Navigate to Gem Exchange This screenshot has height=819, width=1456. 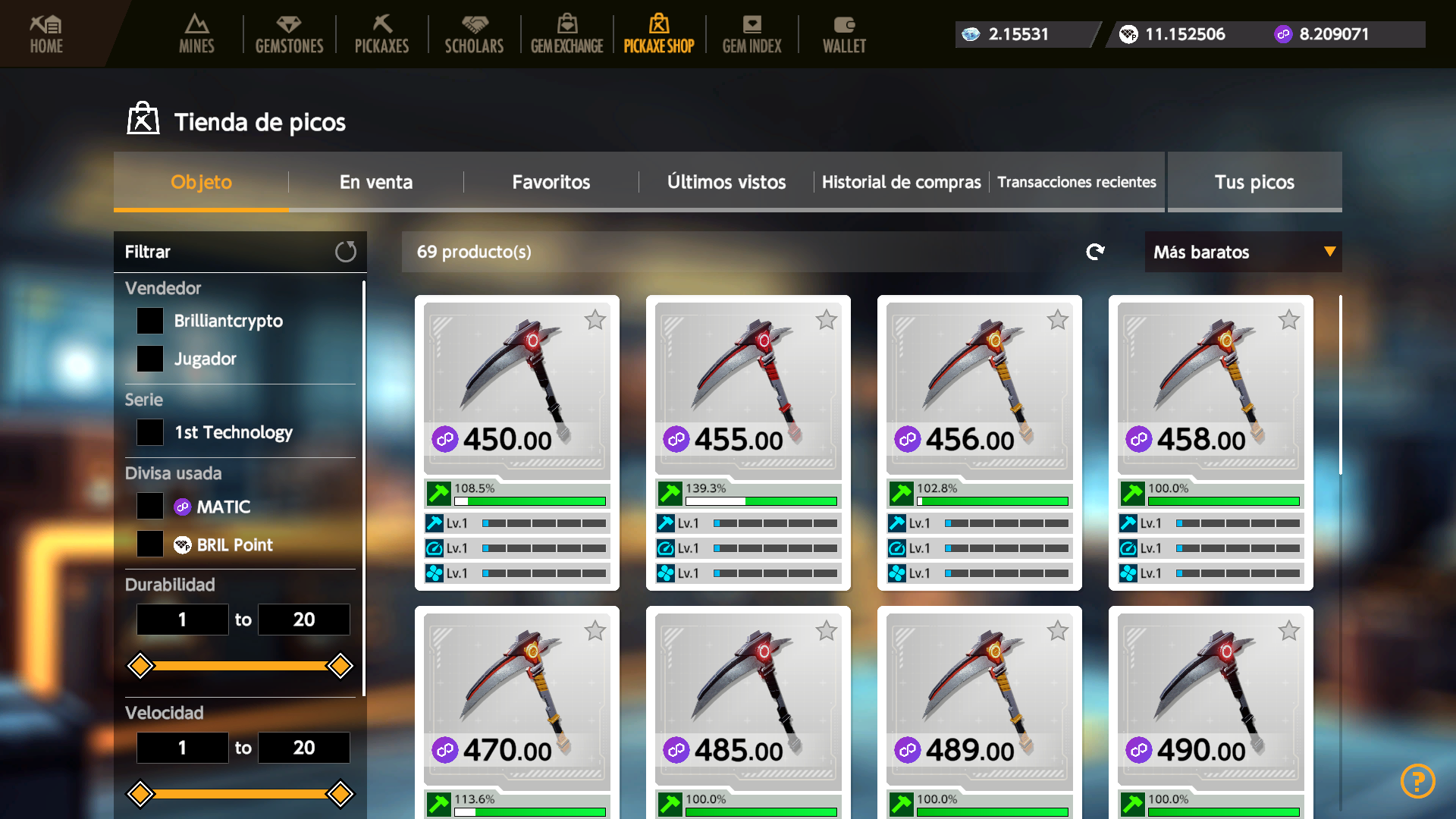pos(566,34)
